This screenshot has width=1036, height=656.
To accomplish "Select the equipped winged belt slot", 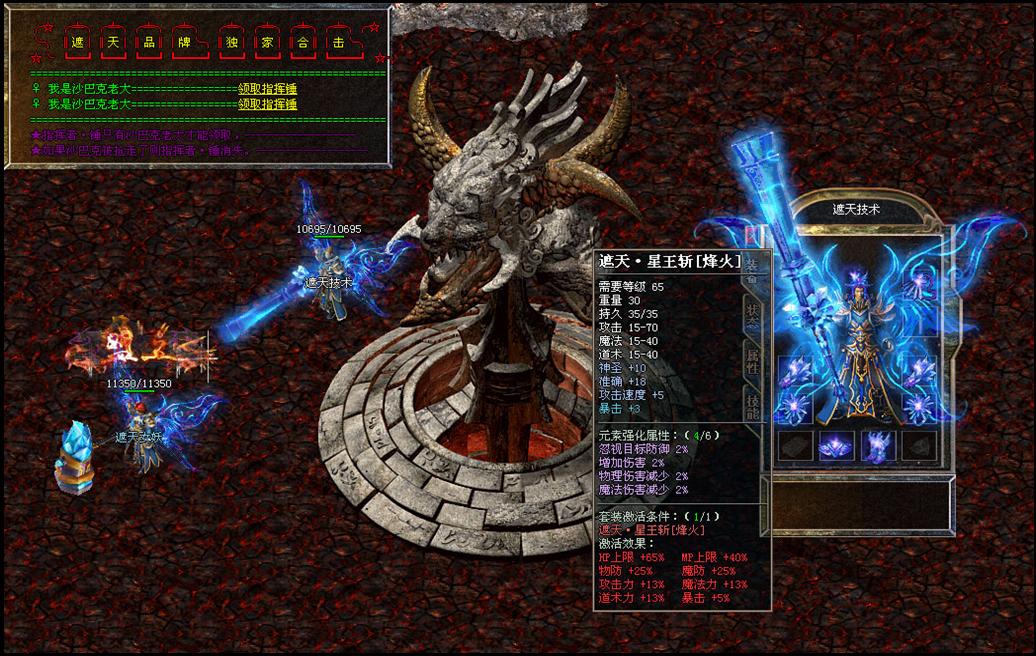I will 836,445.
